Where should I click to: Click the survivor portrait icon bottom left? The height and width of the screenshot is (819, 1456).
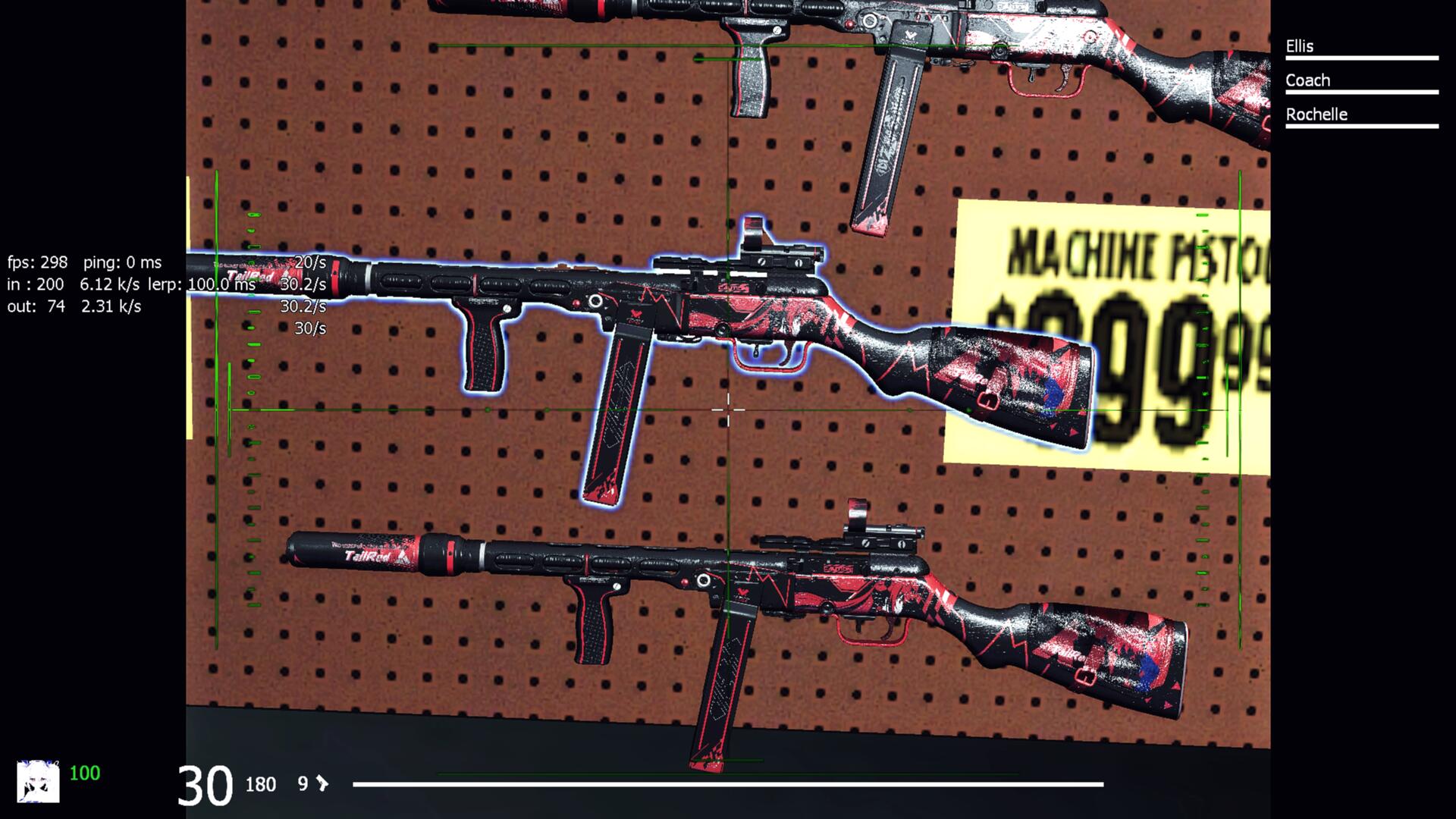click(x=39, y=776)
